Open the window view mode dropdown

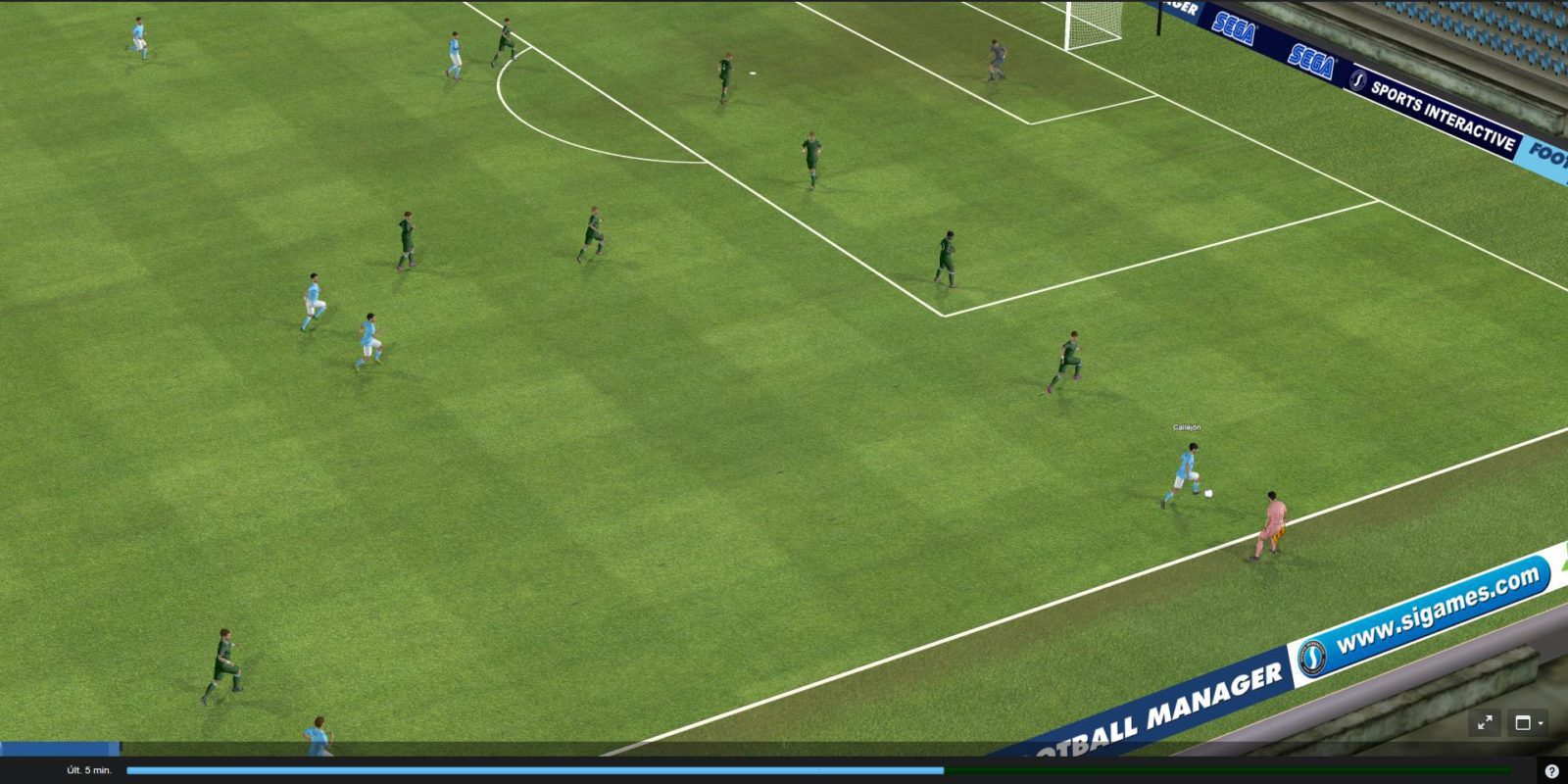[1528, 723]
